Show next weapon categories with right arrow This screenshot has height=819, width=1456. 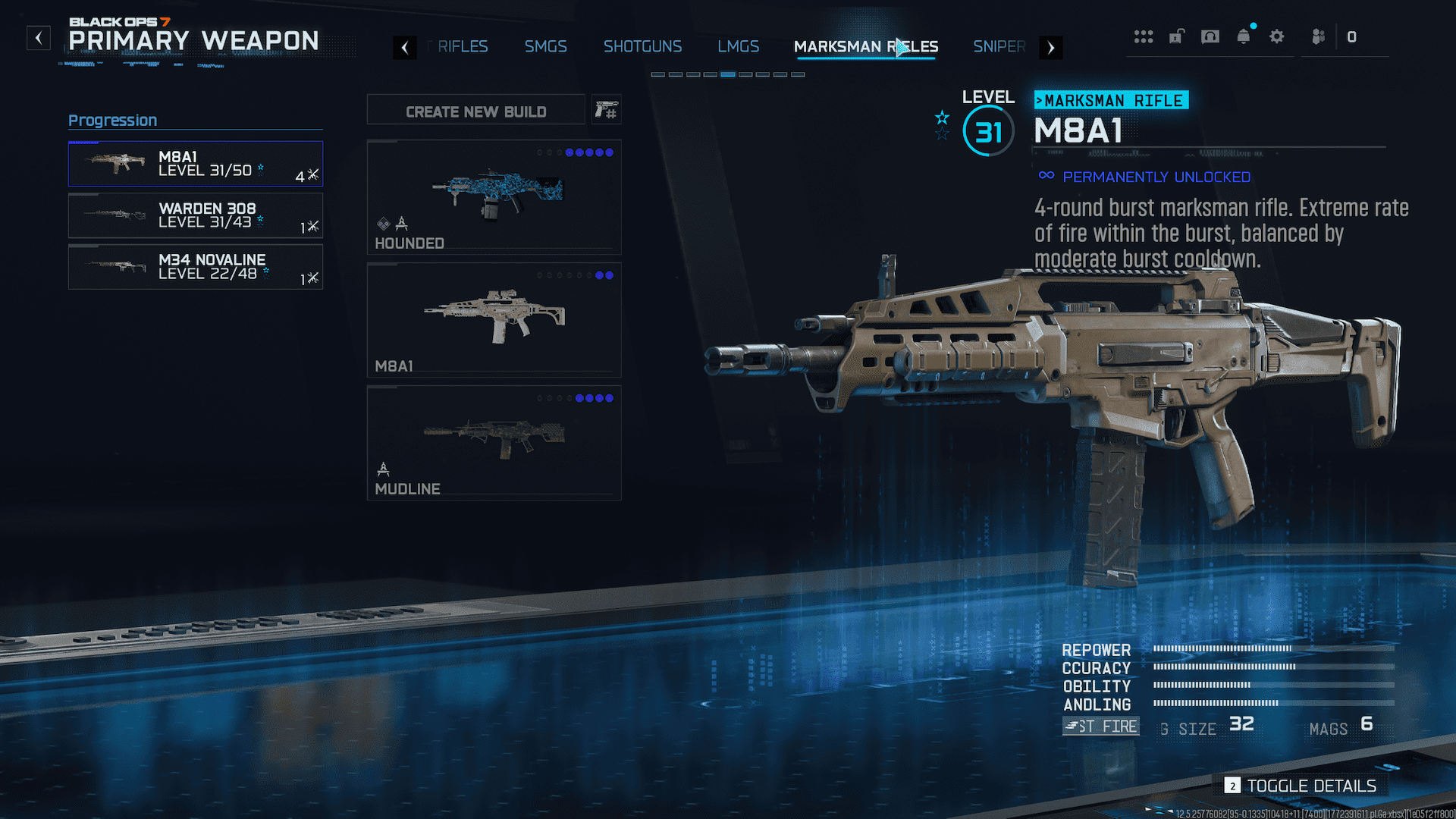point(1050,48)
